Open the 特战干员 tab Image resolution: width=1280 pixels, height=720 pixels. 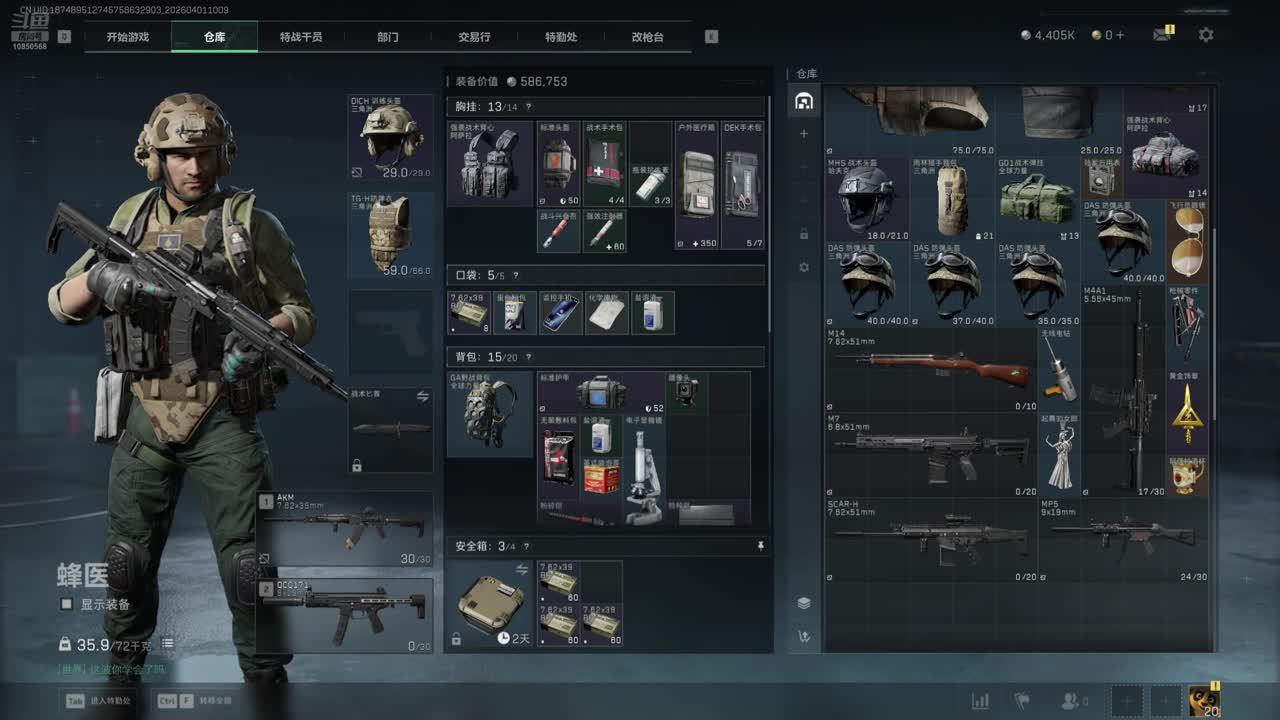point(301,37)
